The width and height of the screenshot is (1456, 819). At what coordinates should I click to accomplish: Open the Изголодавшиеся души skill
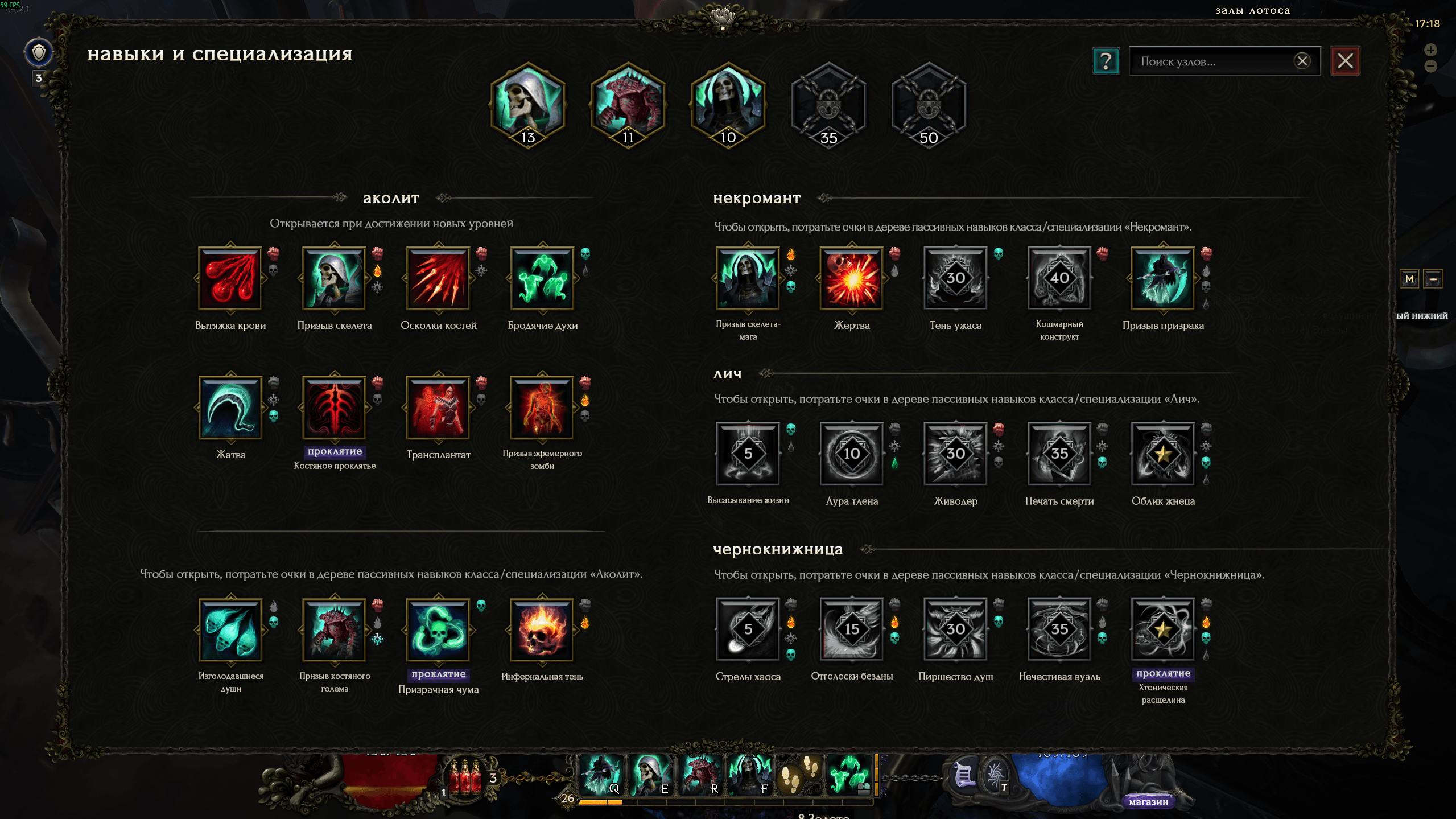click(x=230, y=629)
